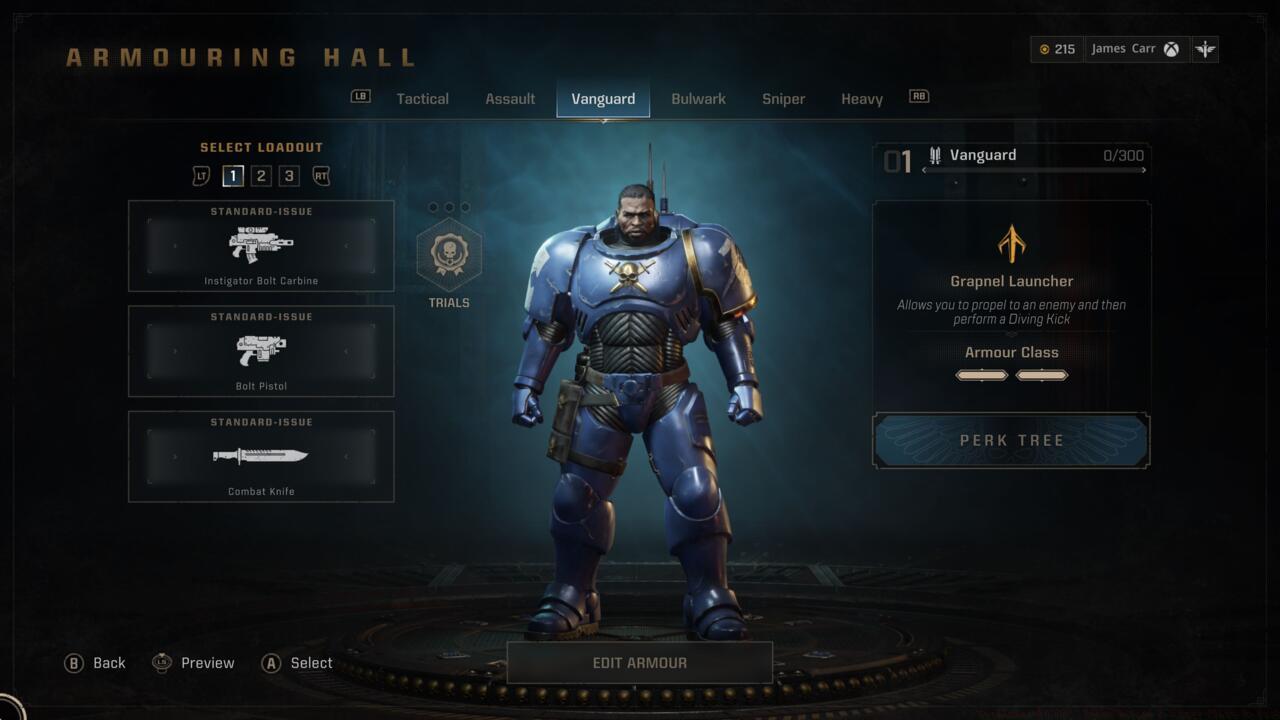Click the Grapnel Launcher ability icon
The height and width of the screenshot is (720, 1280).
(x=1010, y=243)
